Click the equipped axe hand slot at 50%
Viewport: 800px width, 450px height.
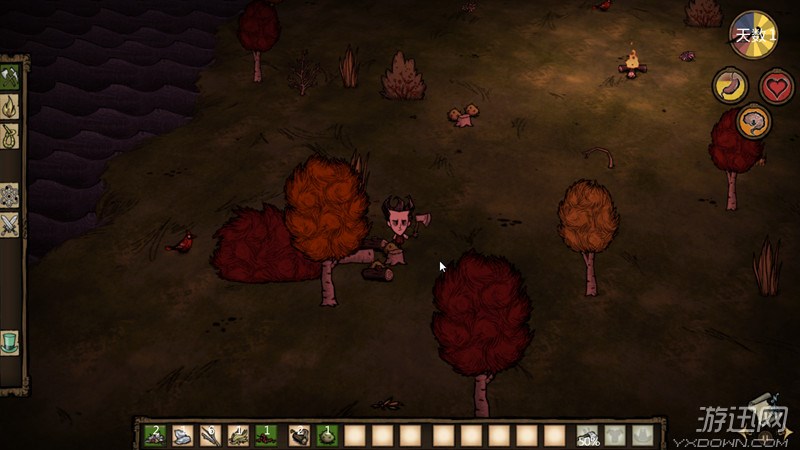point(587,435)
